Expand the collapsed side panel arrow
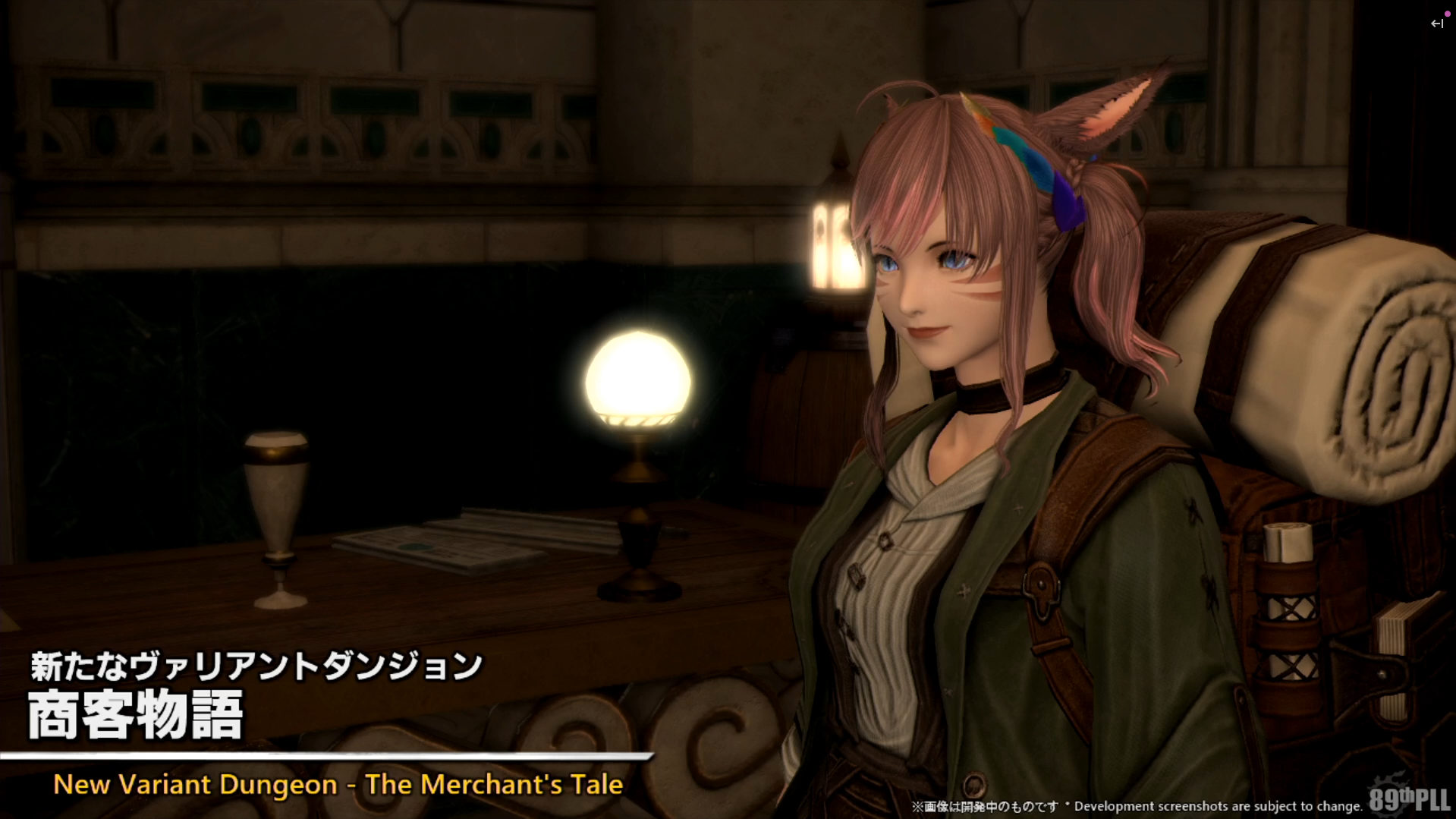Screen dimensions: 1456x819 pos(1436,24)
